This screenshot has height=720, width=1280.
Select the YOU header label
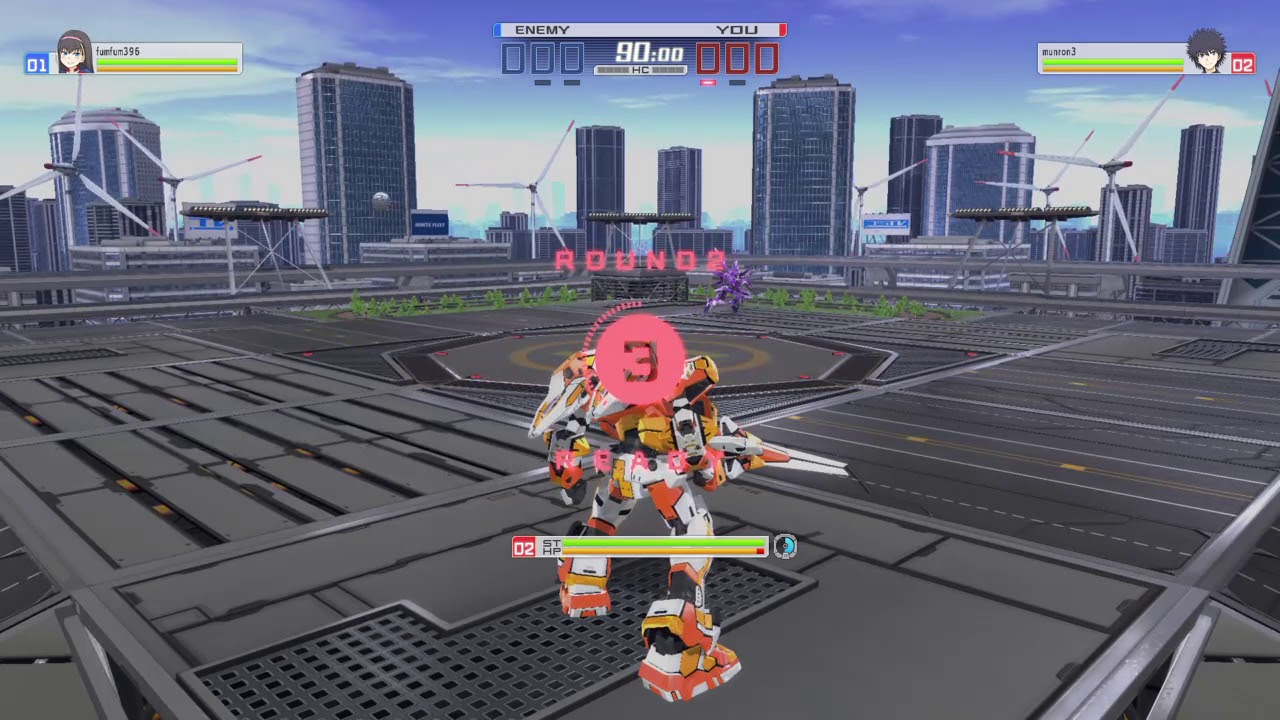738,30
